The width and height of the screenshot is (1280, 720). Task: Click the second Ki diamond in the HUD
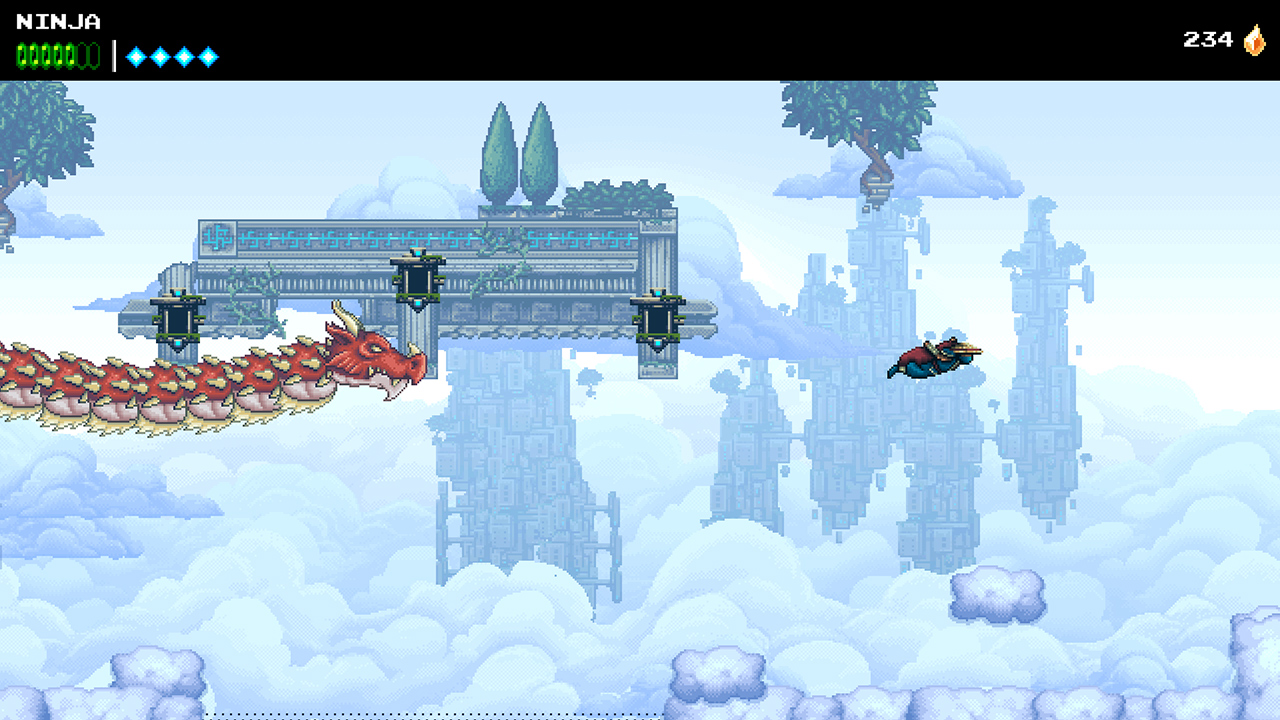(x=159, y=56)
